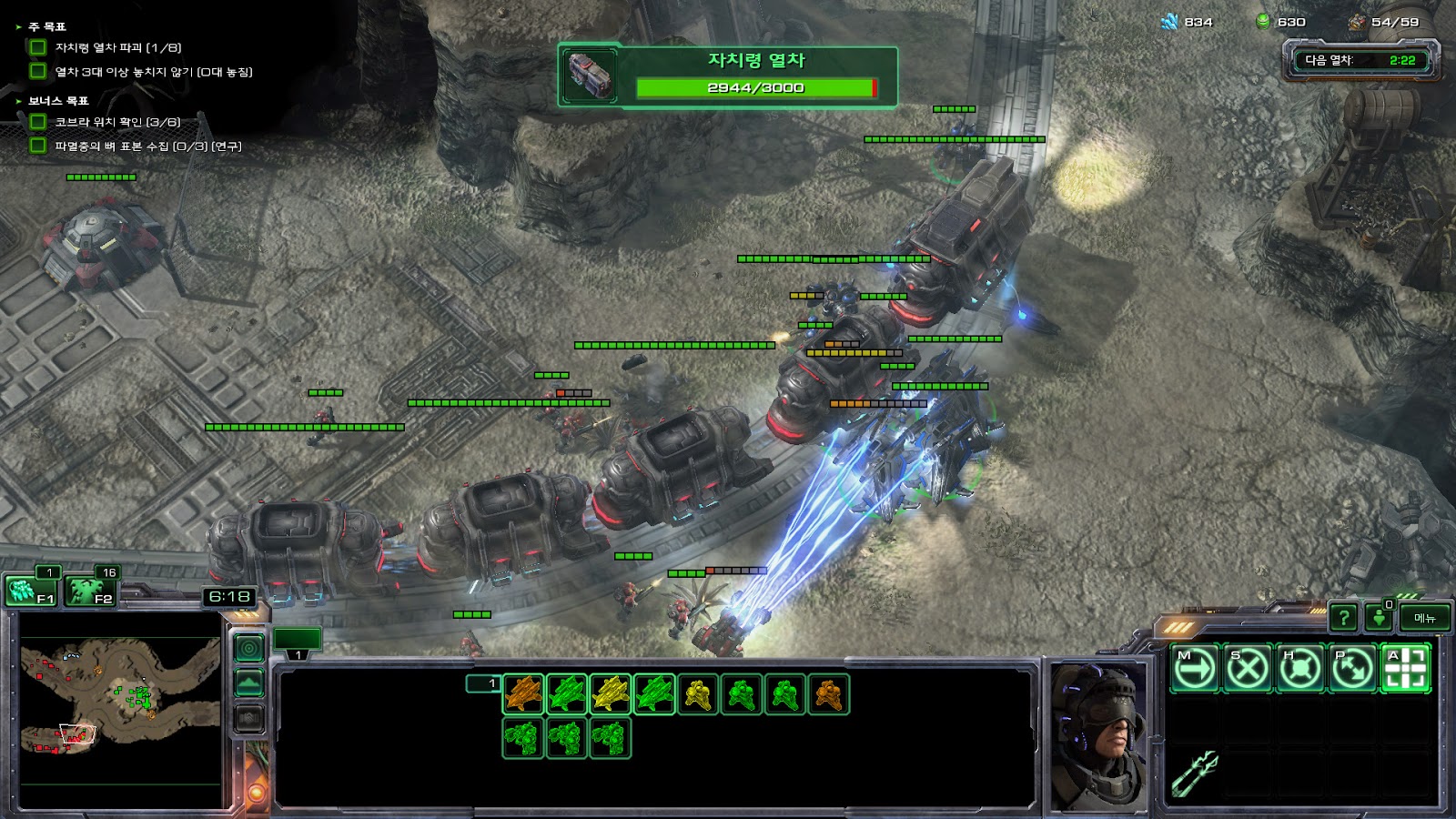1456x819 pixels.
Task: Select idle workers with F1 button
Action: coord(31,591)
